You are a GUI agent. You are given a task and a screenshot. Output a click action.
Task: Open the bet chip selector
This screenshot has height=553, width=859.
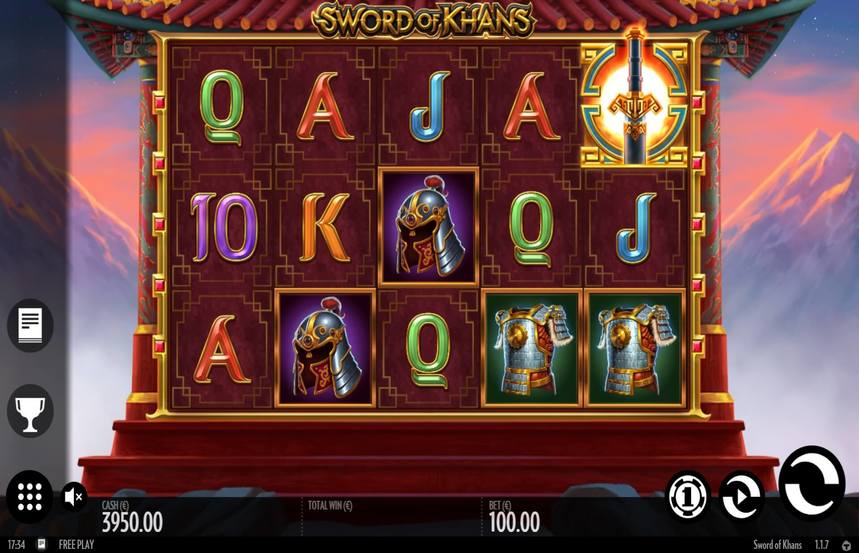(x=688, y=496)
